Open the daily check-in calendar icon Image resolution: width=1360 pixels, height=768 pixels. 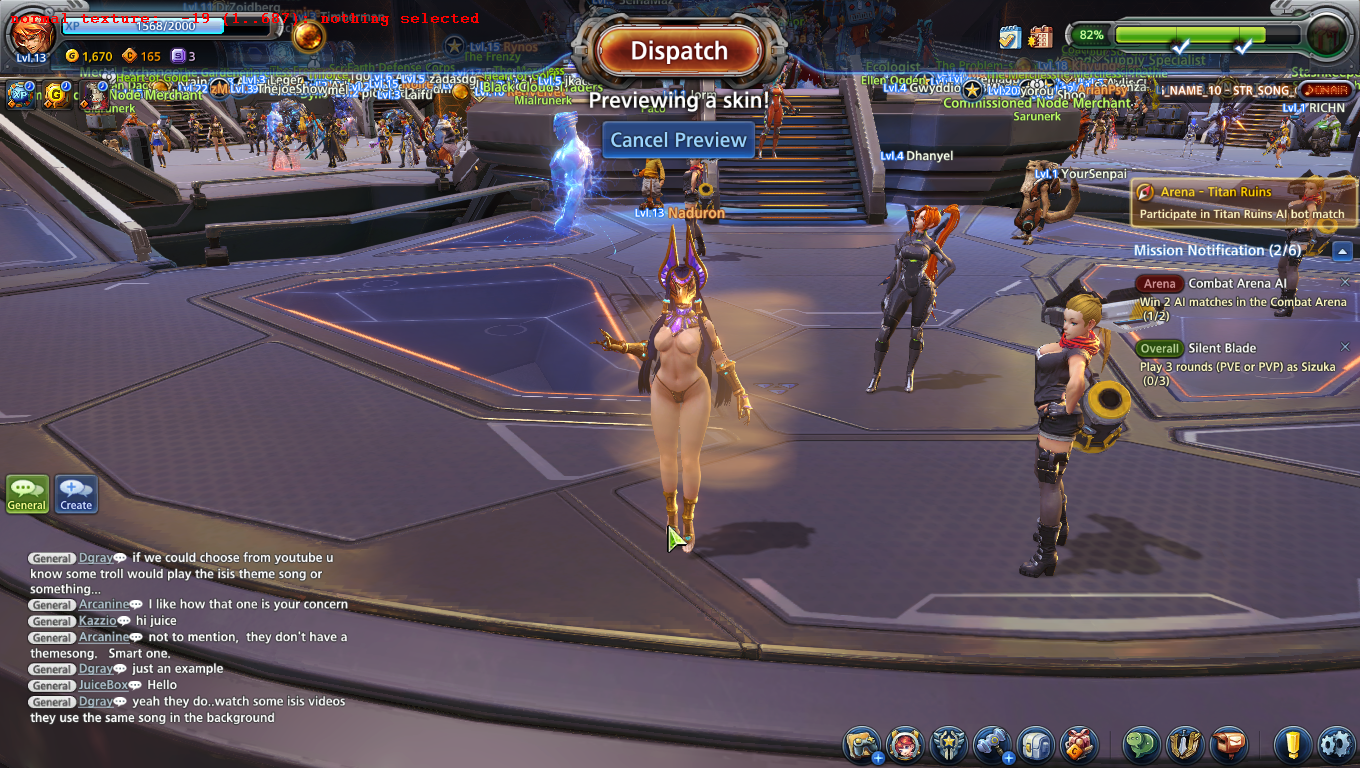(1010, 37)
